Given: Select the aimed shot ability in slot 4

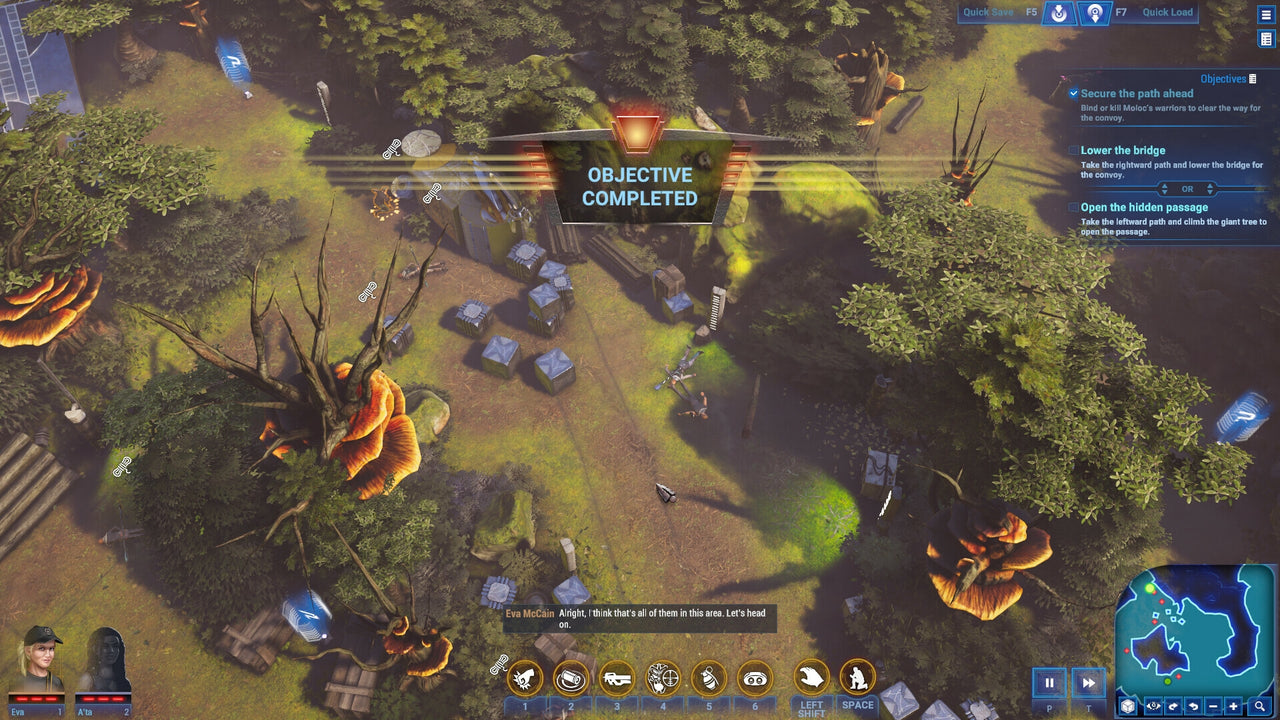Looking at the screenshot, I should click(665, 678).
